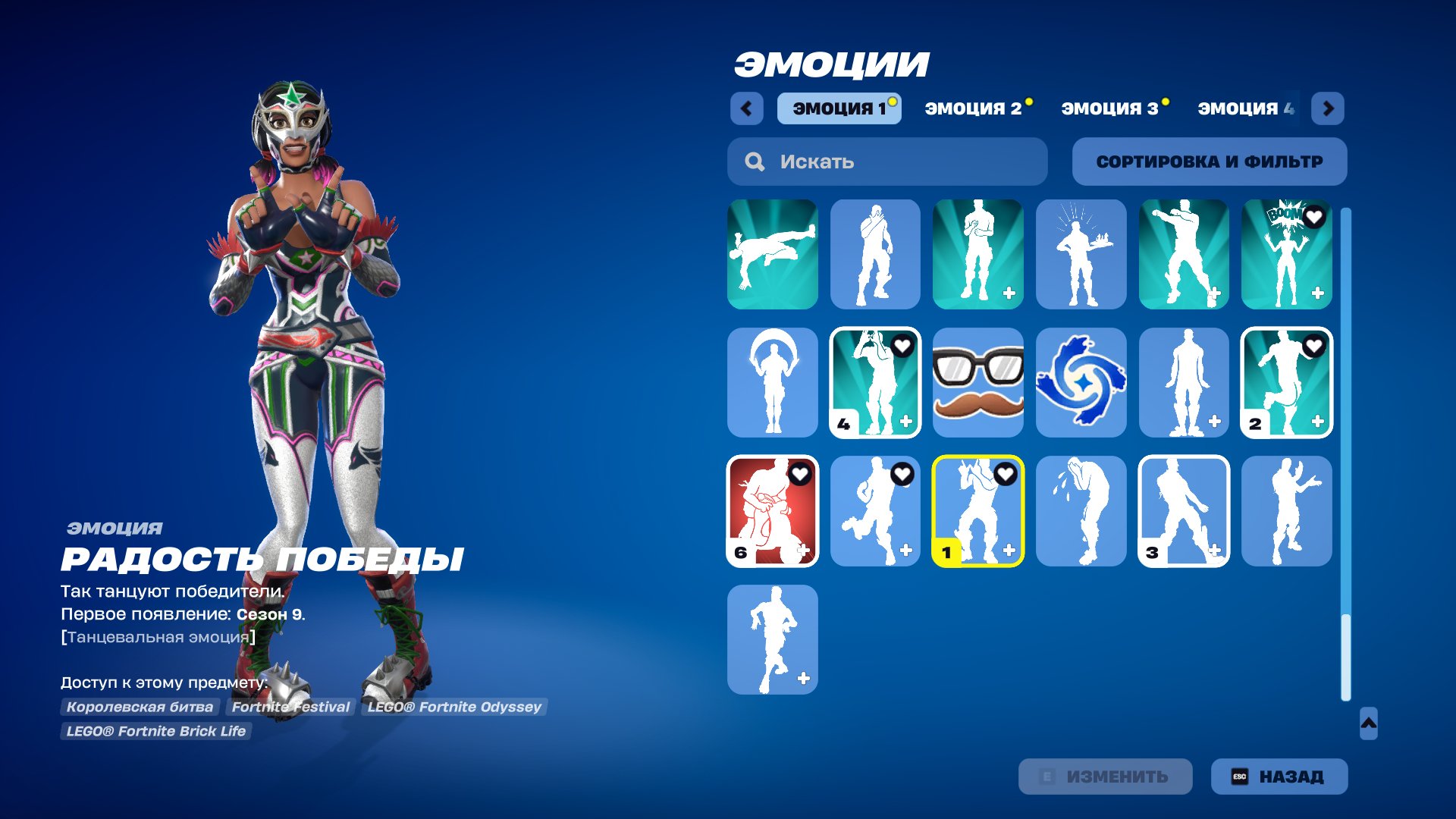Open the Эмоция 3 slot tab

pyautogui.click(x=1109, y=108)
